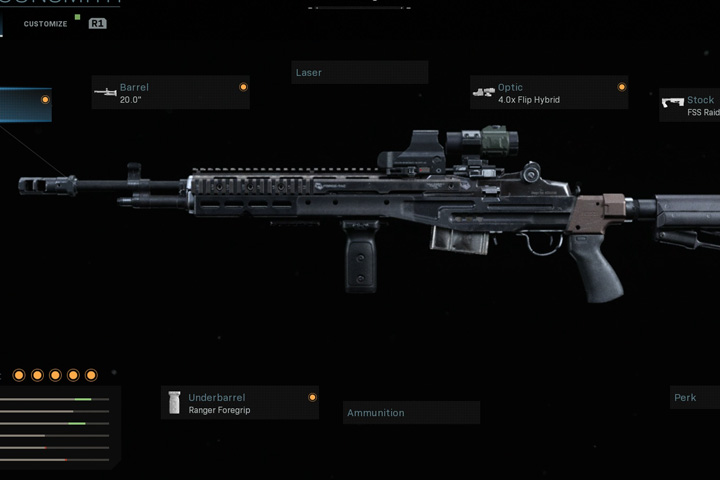
Task: Switch to the Customize tab
Action: point(46,23)
